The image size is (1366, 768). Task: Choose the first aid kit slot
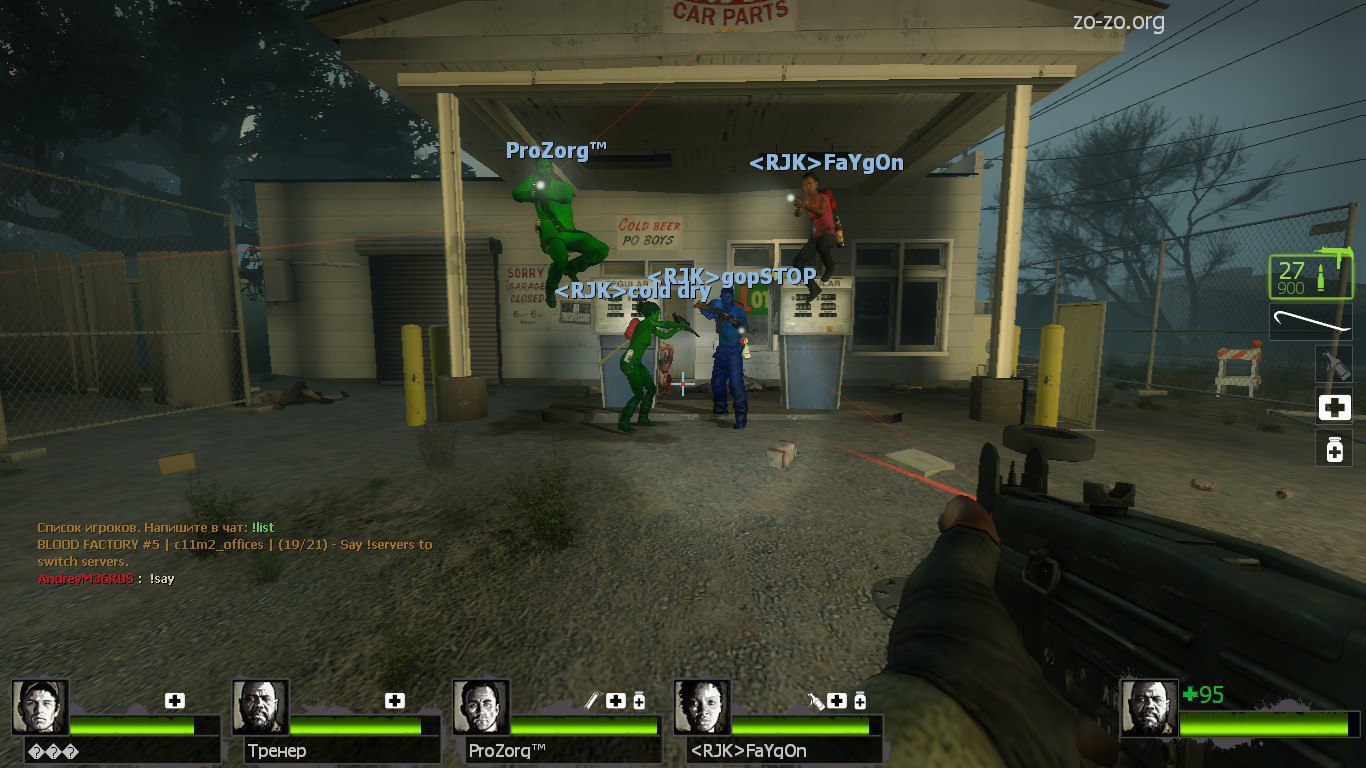coord(1334,407)
